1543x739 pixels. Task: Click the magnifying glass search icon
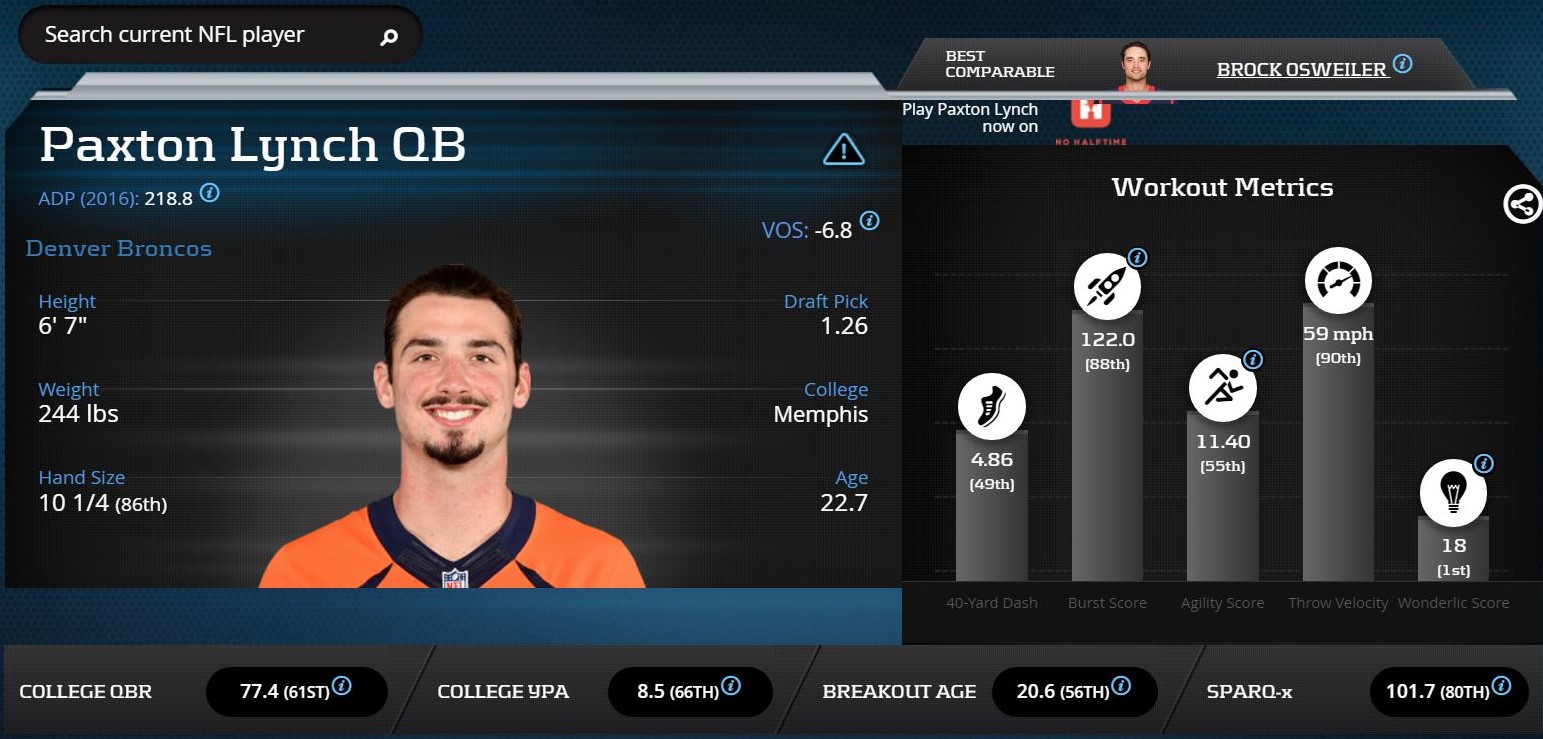coord(389,37)
